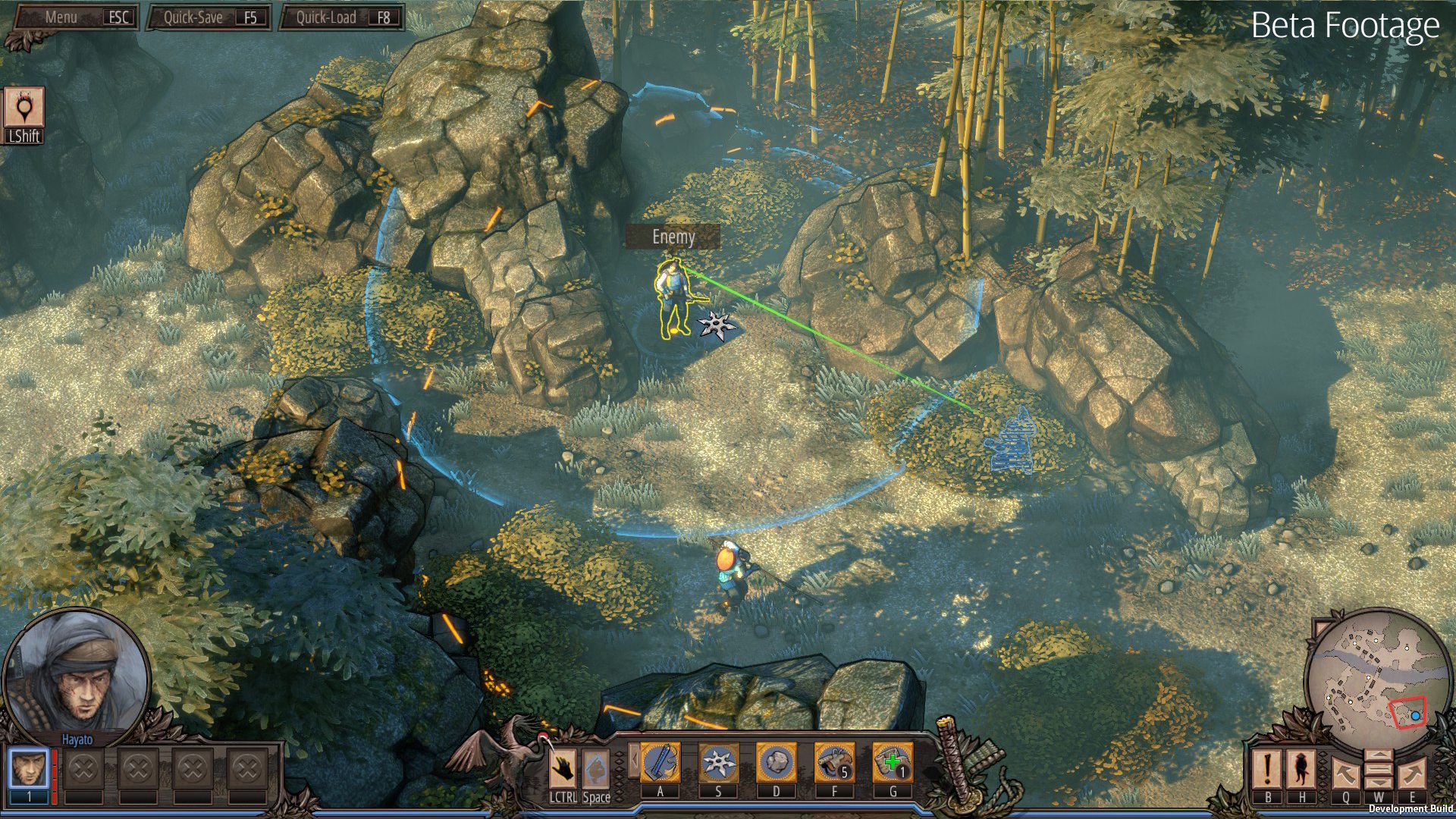
Task: Activate the black hand interact action
Action: [563, 769]
